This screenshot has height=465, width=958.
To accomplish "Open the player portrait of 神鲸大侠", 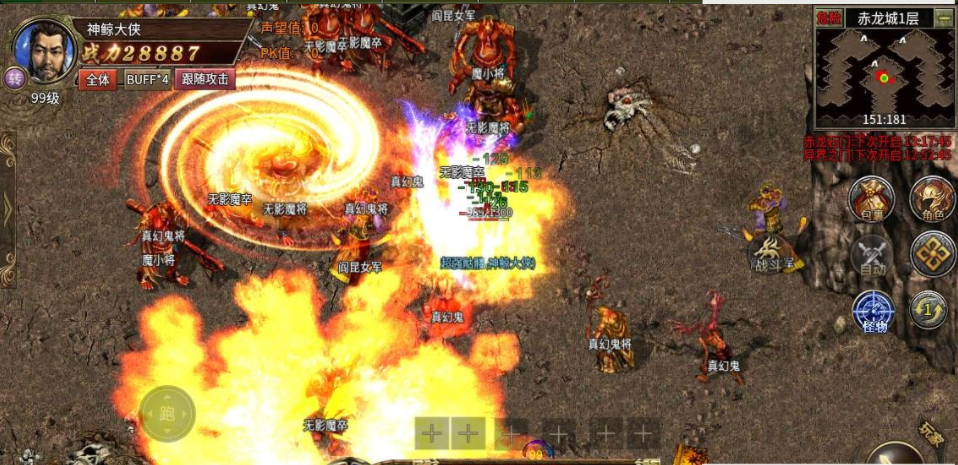I will coord(42,50).
